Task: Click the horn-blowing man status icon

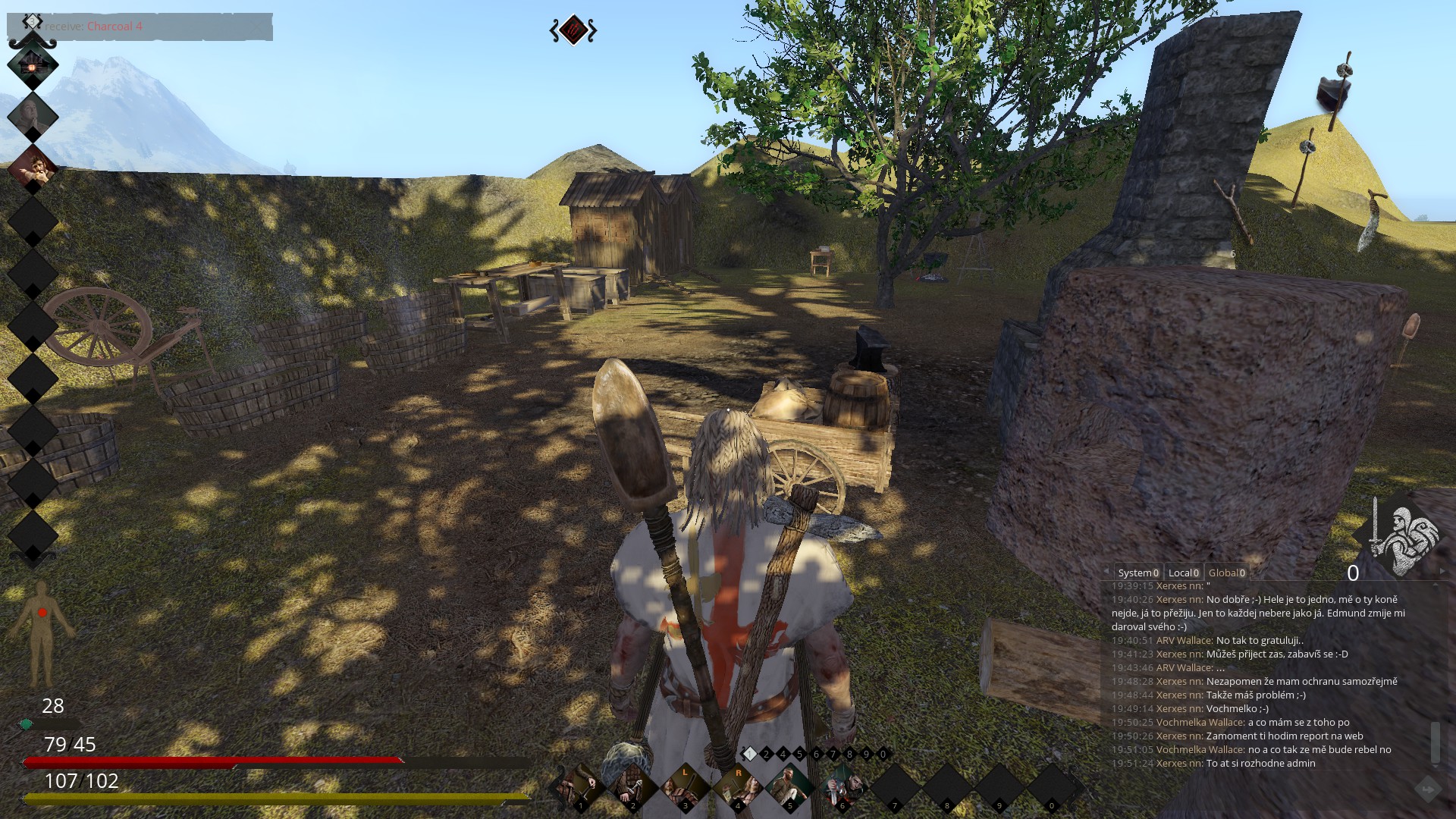Action: click(x=33, y=168)
